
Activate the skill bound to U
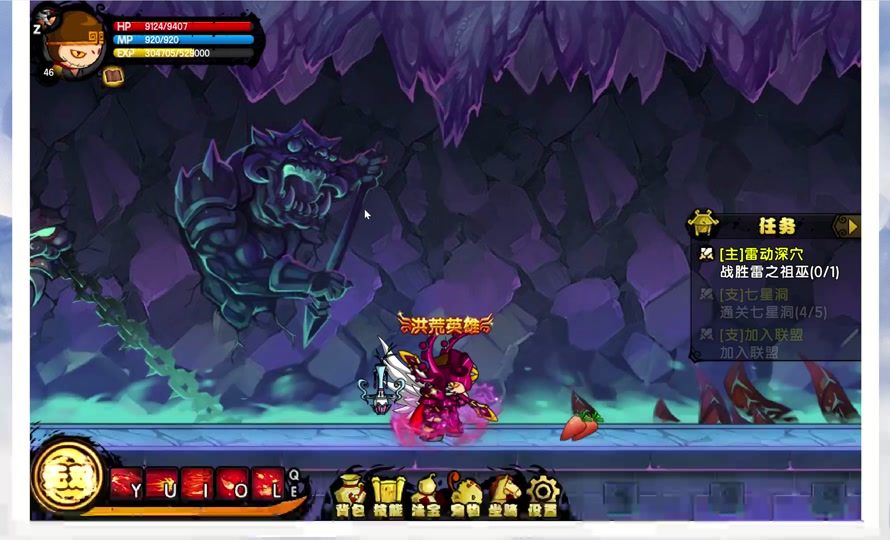pos(161,484)
